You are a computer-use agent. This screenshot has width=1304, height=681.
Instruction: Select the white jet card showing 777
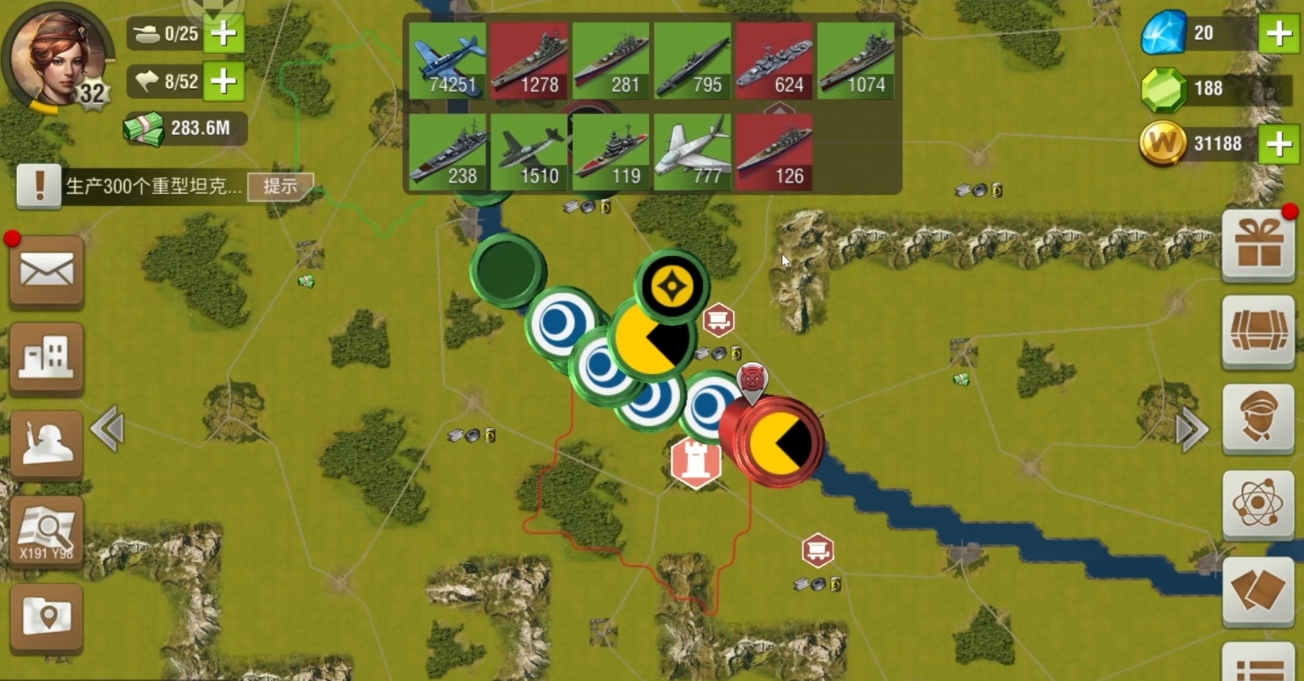(x=692, y=152)
